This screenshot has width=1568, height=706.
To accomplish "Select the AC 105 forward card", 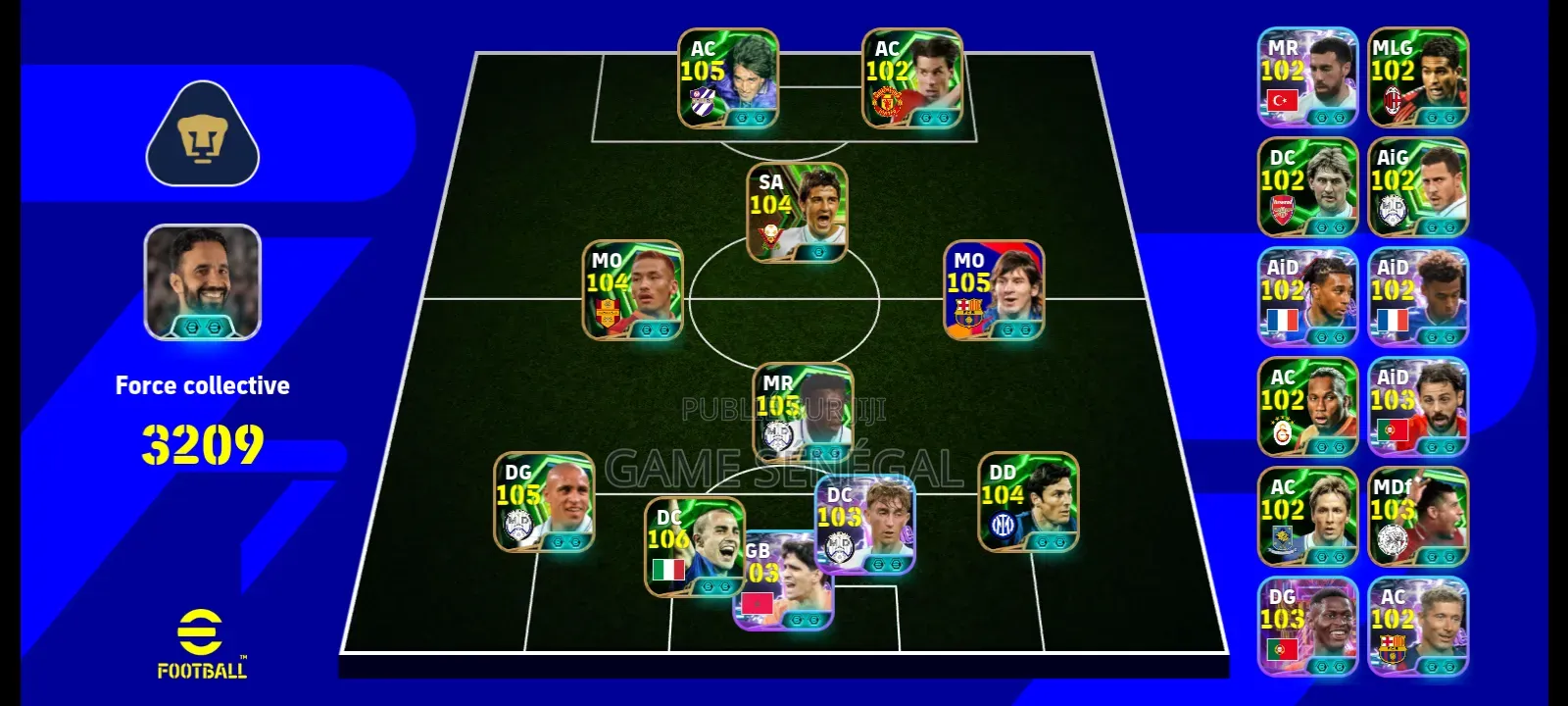I will (727, 78).
